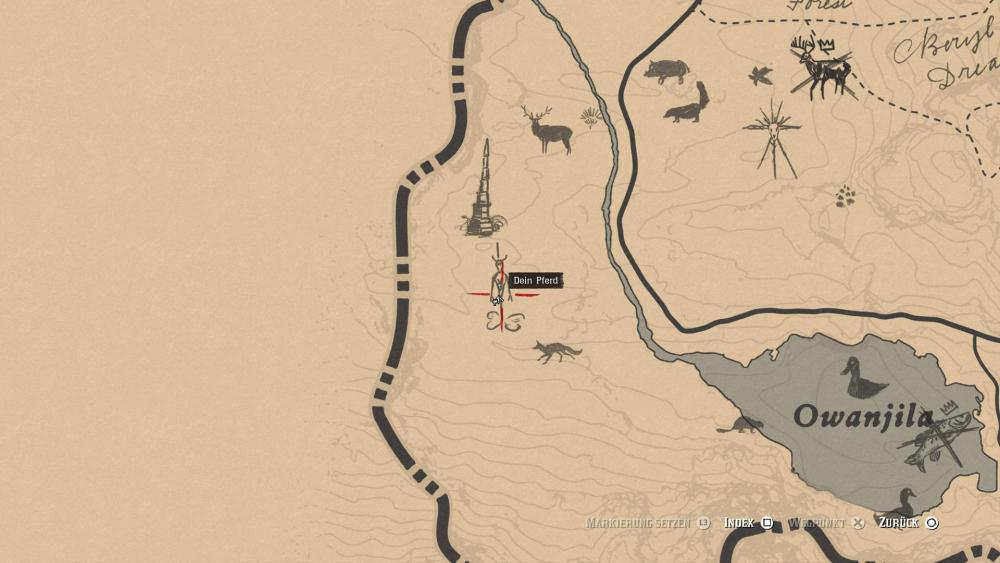Select the paw print tracks marker
This screenshot has width=1000, height=563.
click(847, 194)
